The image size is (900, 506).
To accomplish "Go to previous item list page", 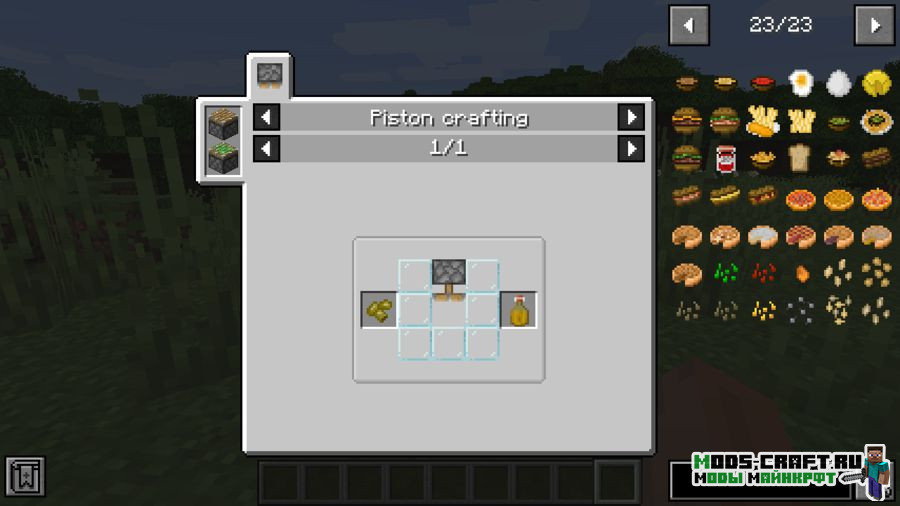I will point(689,26).
